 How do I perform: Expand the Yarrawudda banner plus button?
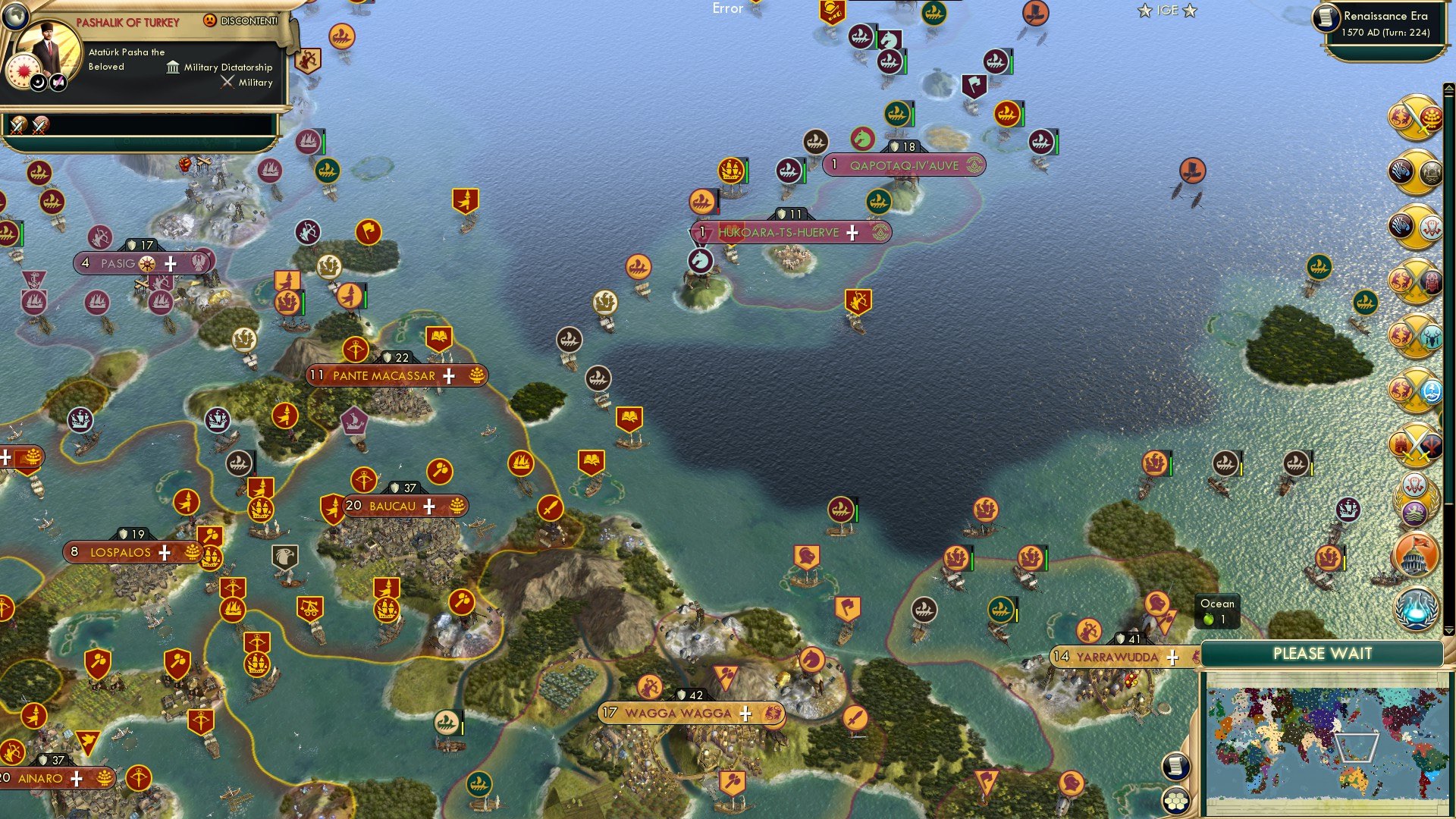pos(1172,657)
